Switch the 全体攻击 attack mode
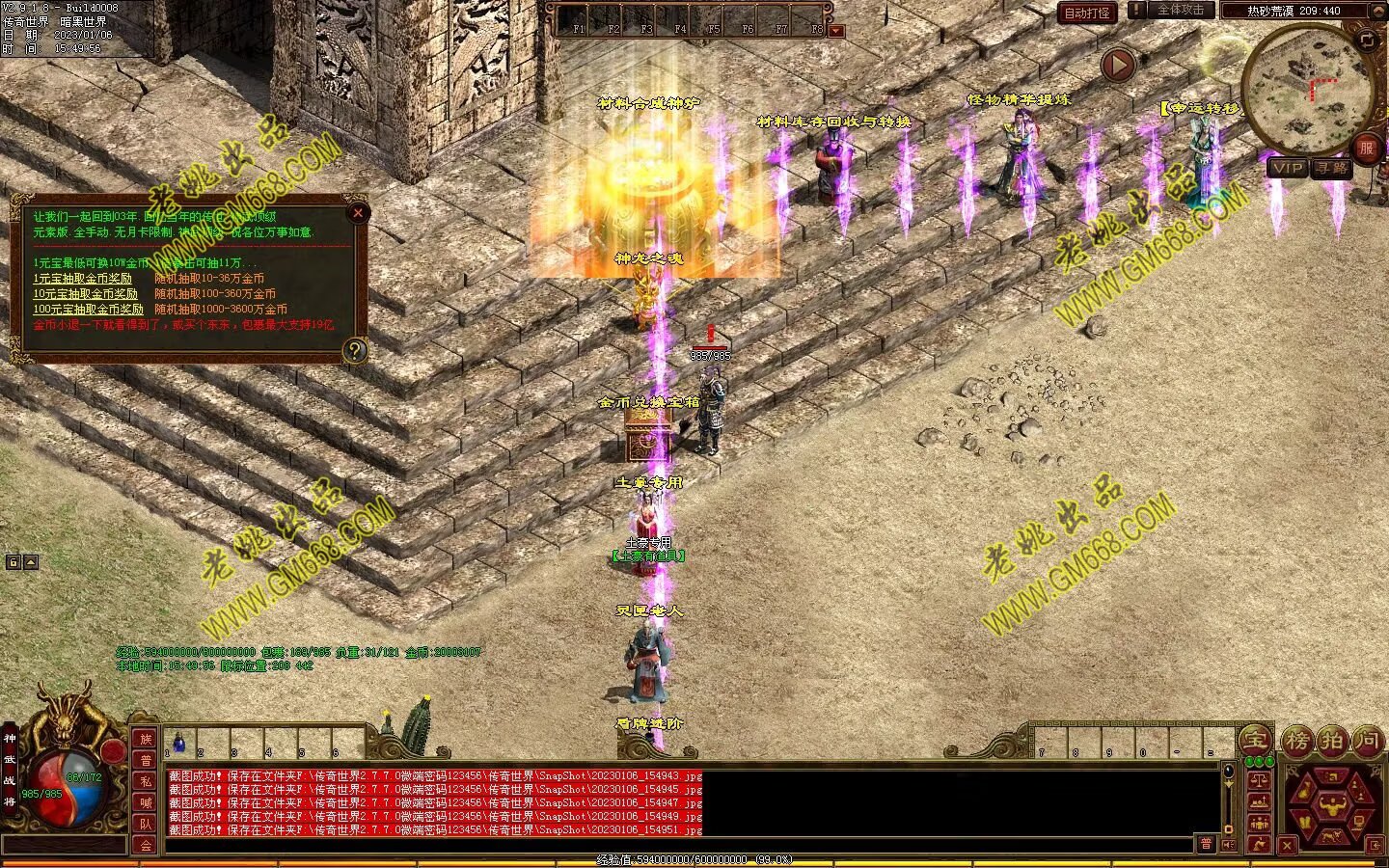This screenshot has height=868, width=1389. 1180,11
